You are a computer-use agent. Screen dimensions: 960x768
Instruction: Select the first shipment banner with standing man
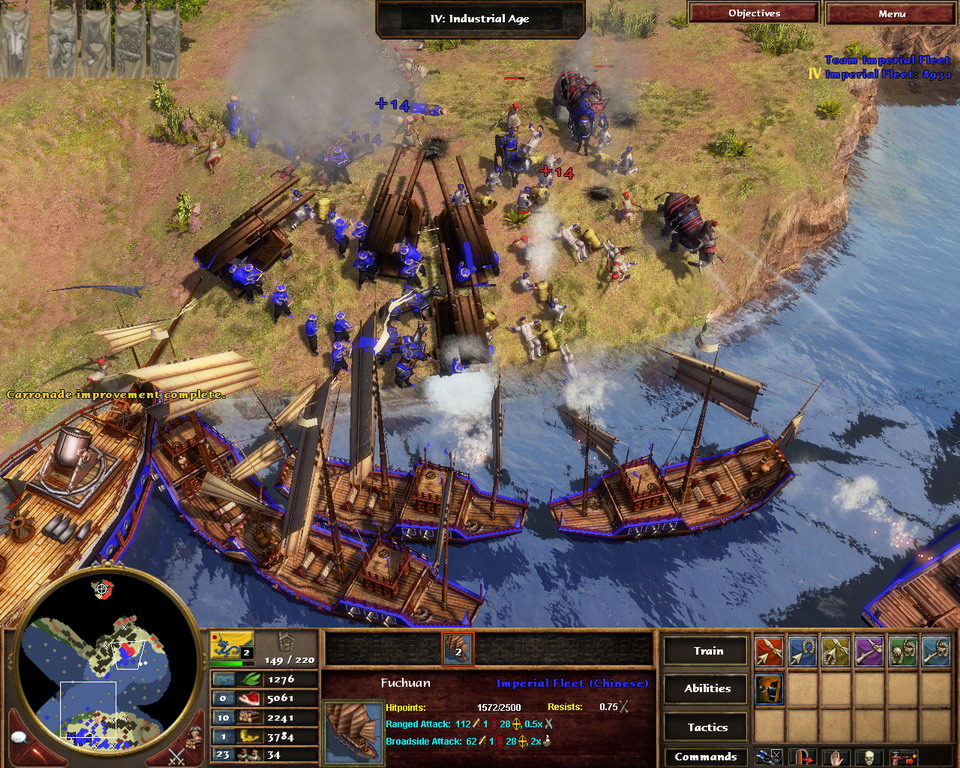coord(14,44)
